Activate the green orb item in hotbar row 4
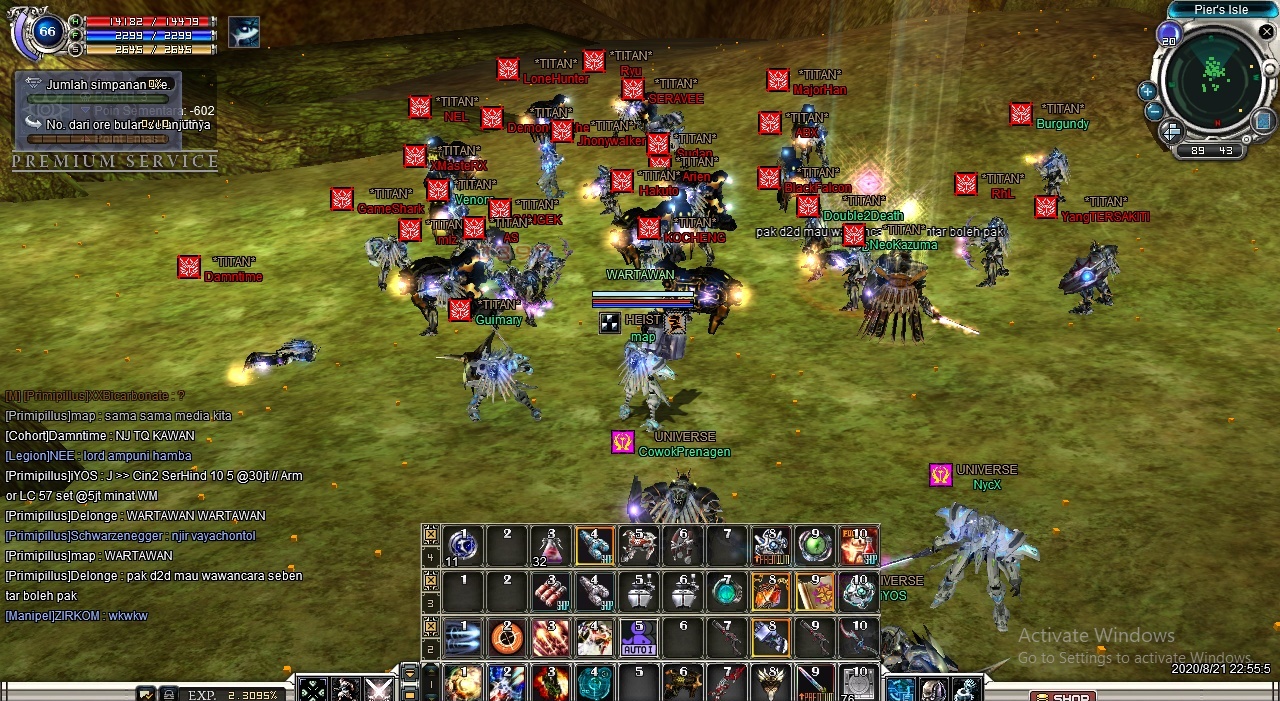Viewport: 1280px width, 701px height. click(x=815, y=546)
